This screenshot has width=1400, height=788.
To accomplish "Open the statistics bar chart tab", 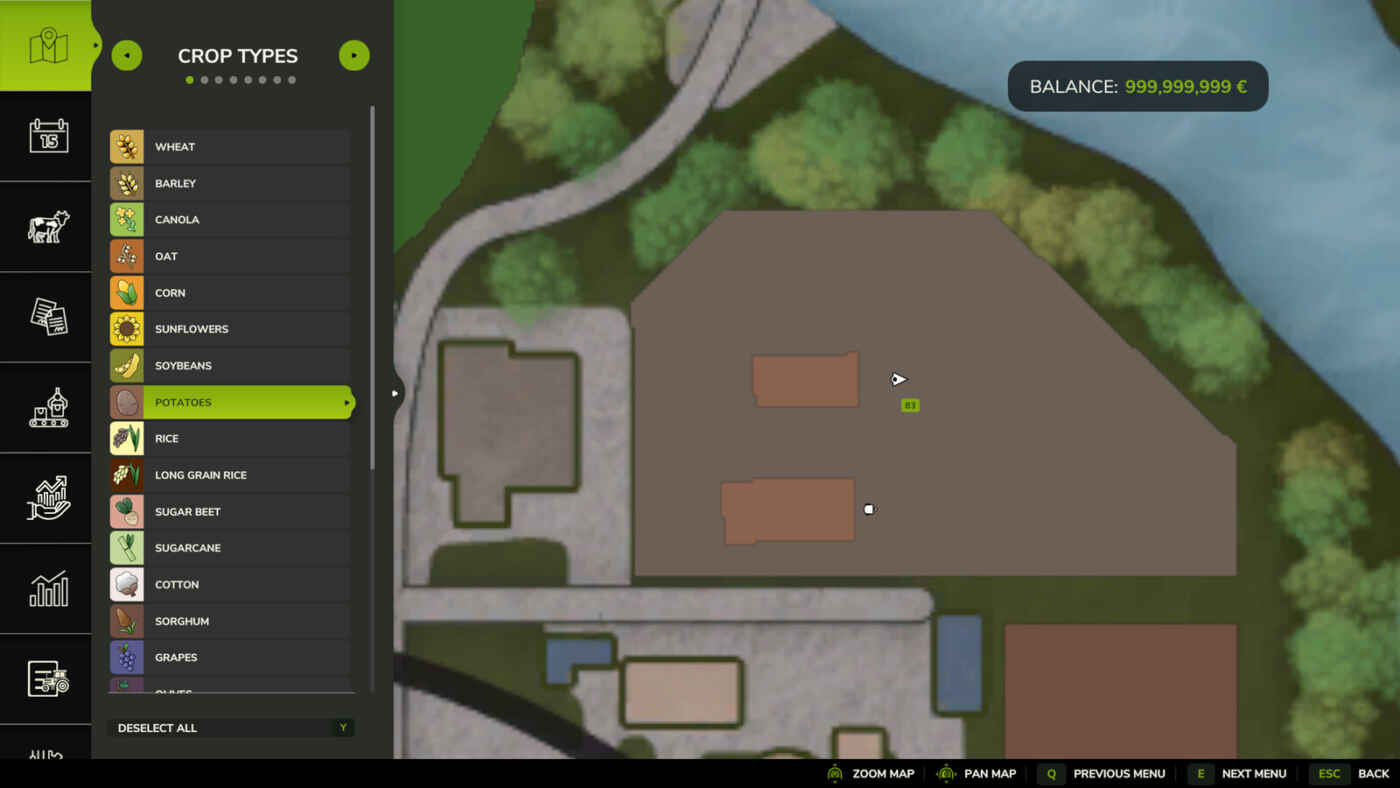I will (47, 589).
